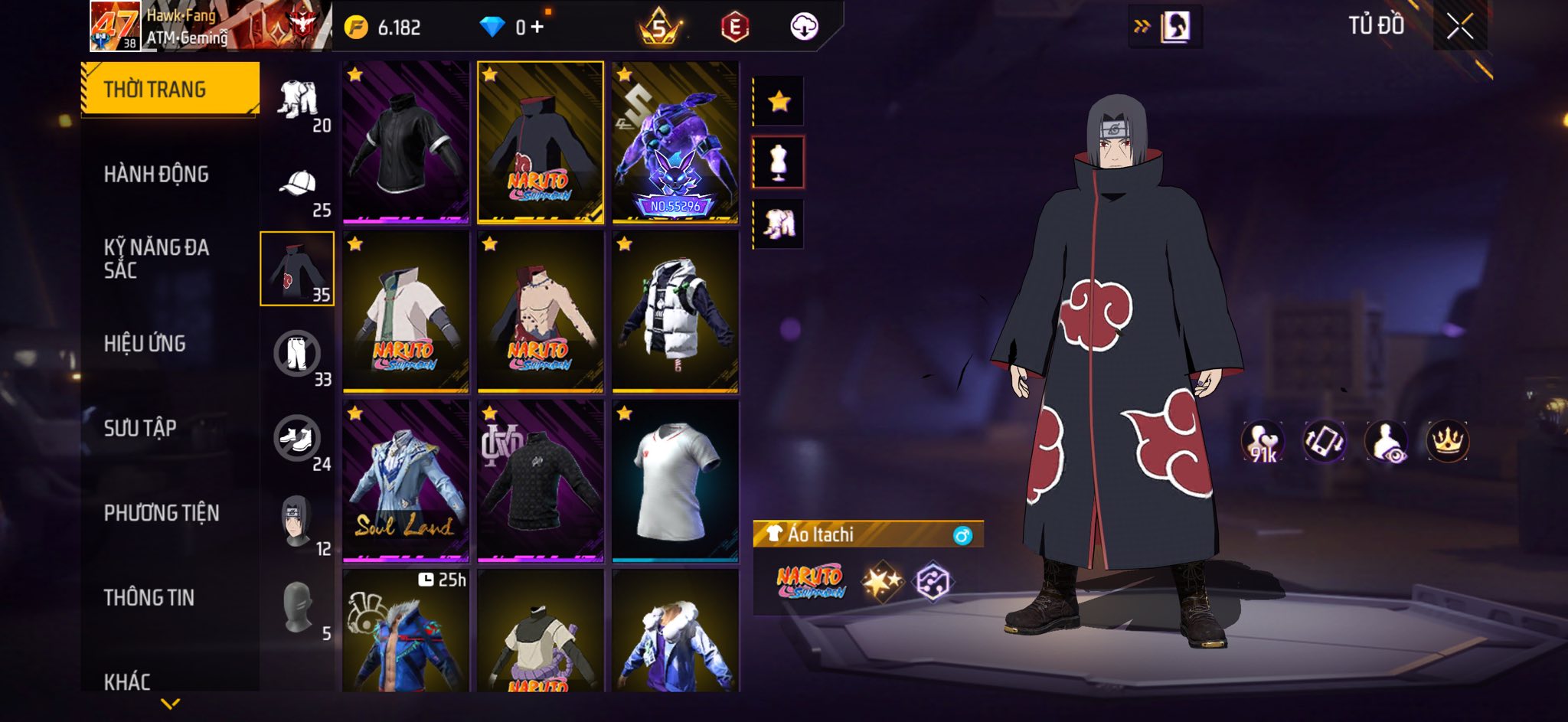Open the Hành Động tab
The height and width of the screenshot is (722, 1568).
click(x=156, y=175)
